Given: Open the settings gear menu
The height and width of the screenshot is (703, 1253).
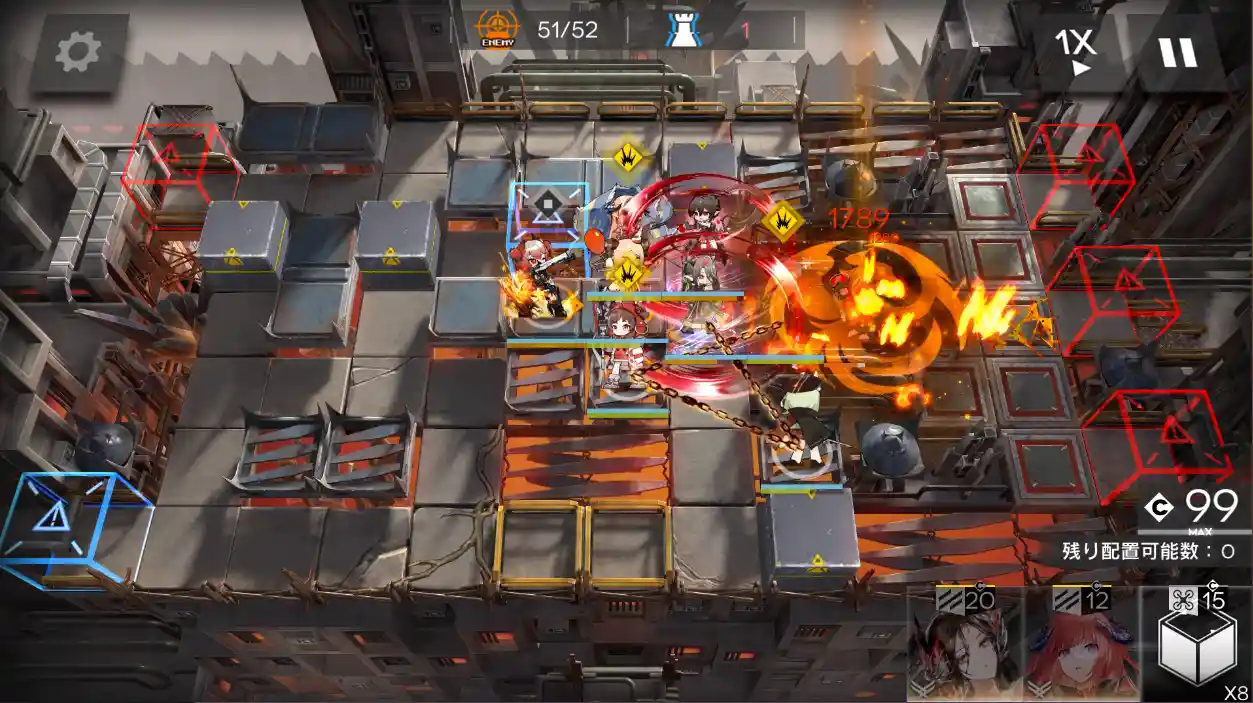Looking at the screenshot, I should [x=78, y=52].
